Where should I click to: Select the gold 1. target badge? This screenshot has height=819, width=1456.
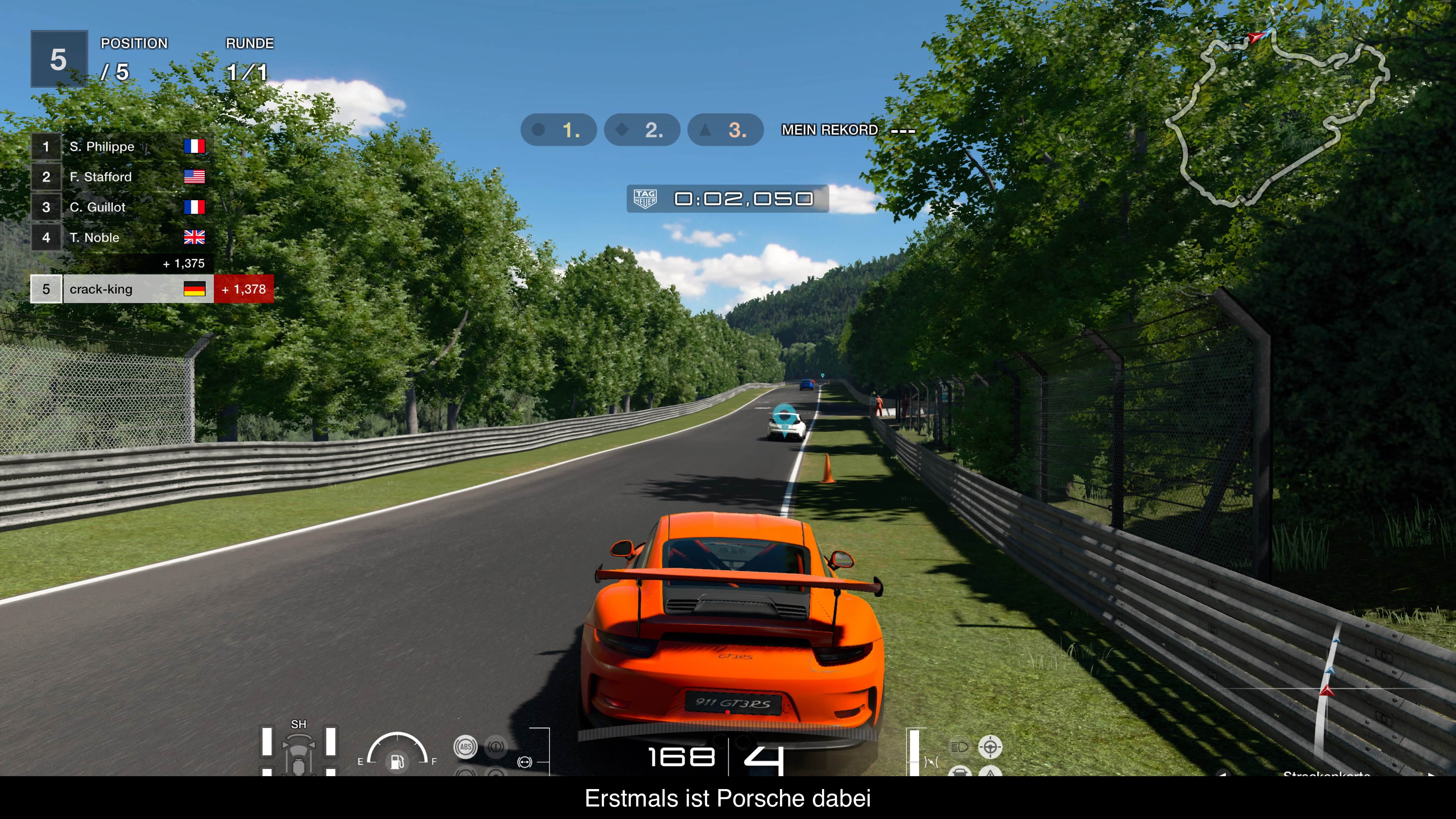559,130
